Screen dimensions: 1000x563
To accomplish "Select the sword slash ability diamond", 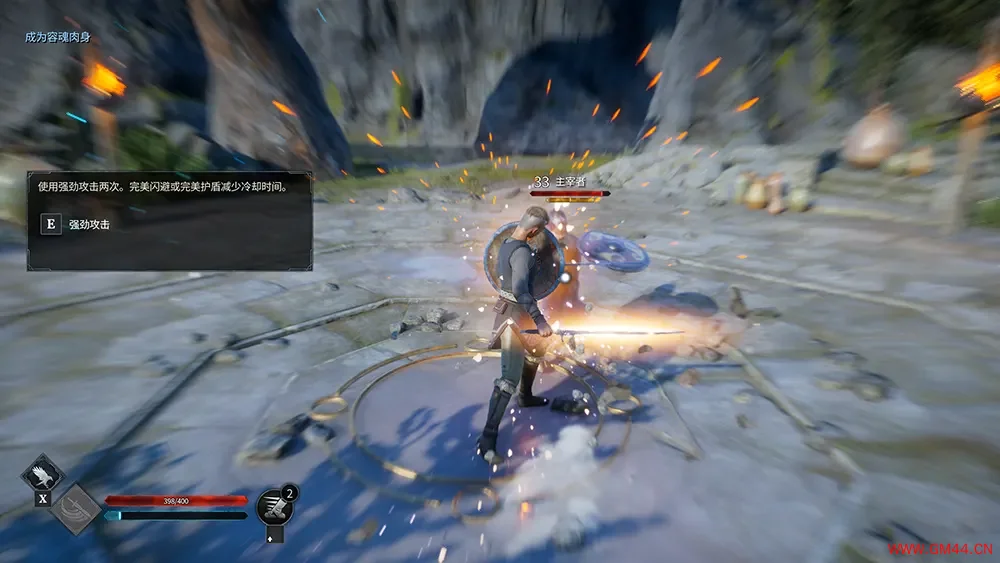I will 76,509.
